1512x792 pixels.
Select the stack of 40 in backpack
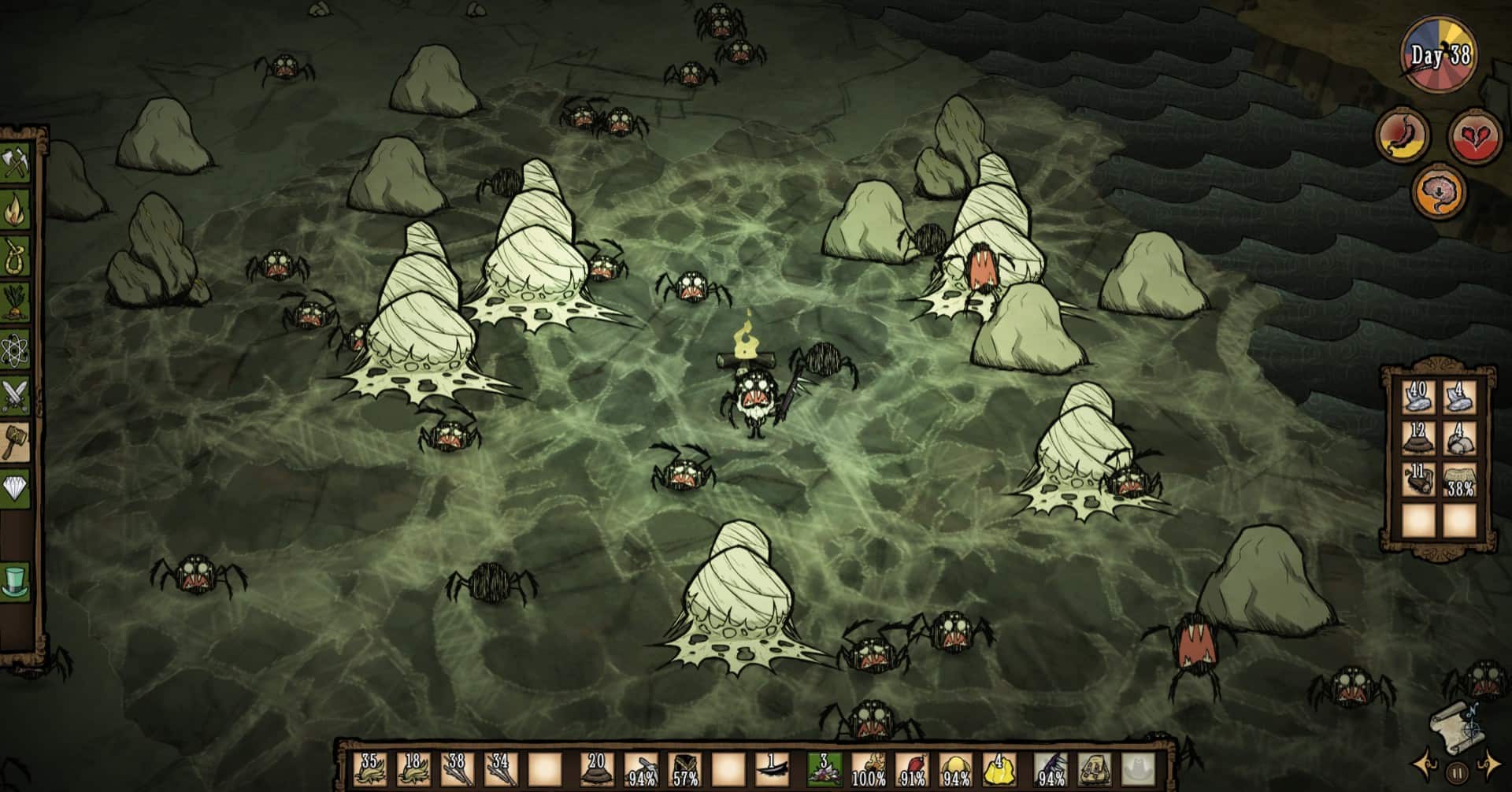click(1417, 398)
